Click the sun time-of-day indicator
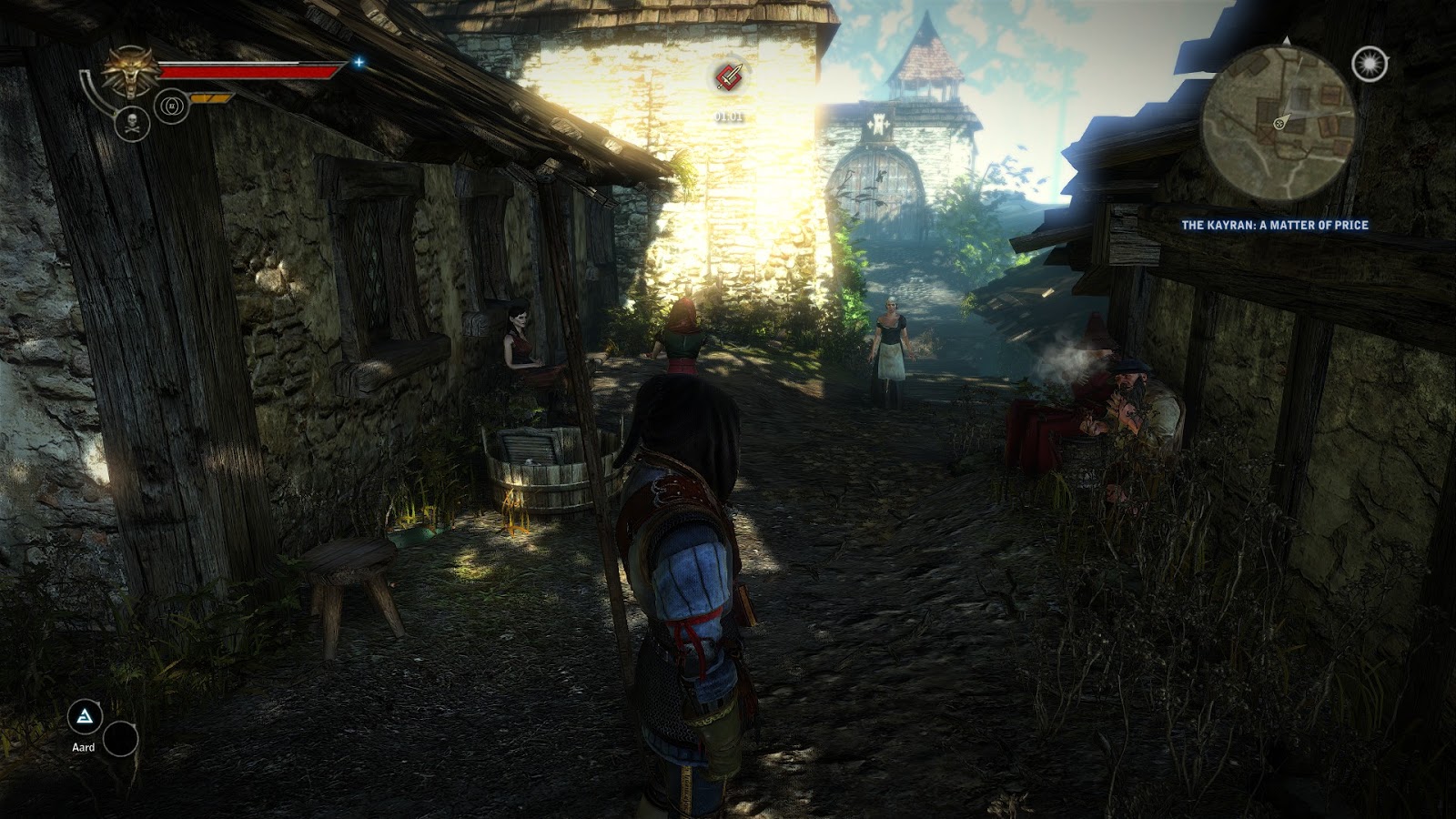 1370,63
